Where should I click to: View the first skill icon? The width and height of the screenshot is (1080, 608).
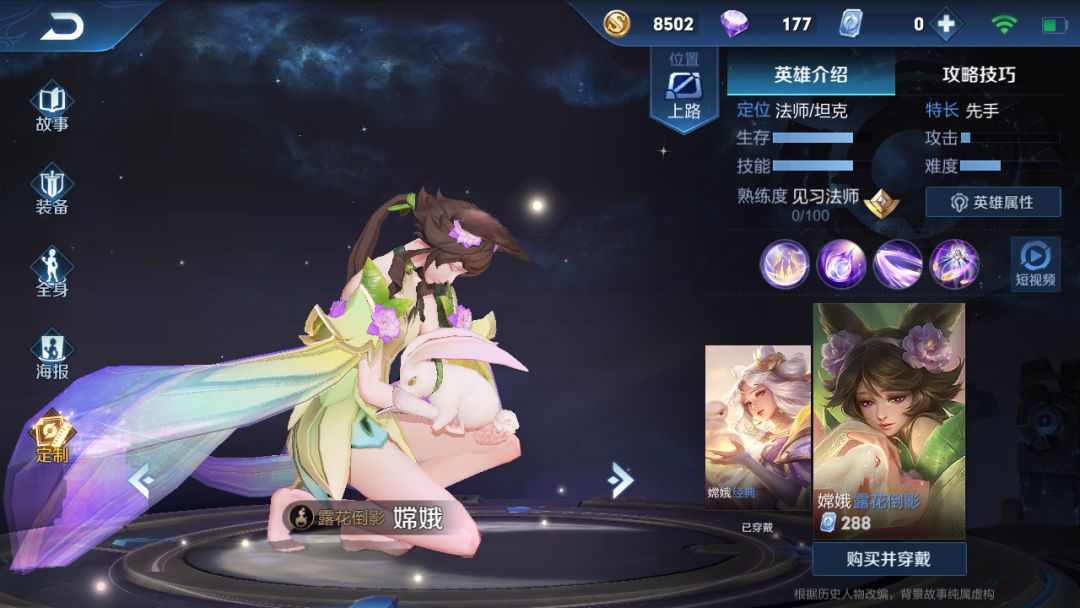click(785, 265)
